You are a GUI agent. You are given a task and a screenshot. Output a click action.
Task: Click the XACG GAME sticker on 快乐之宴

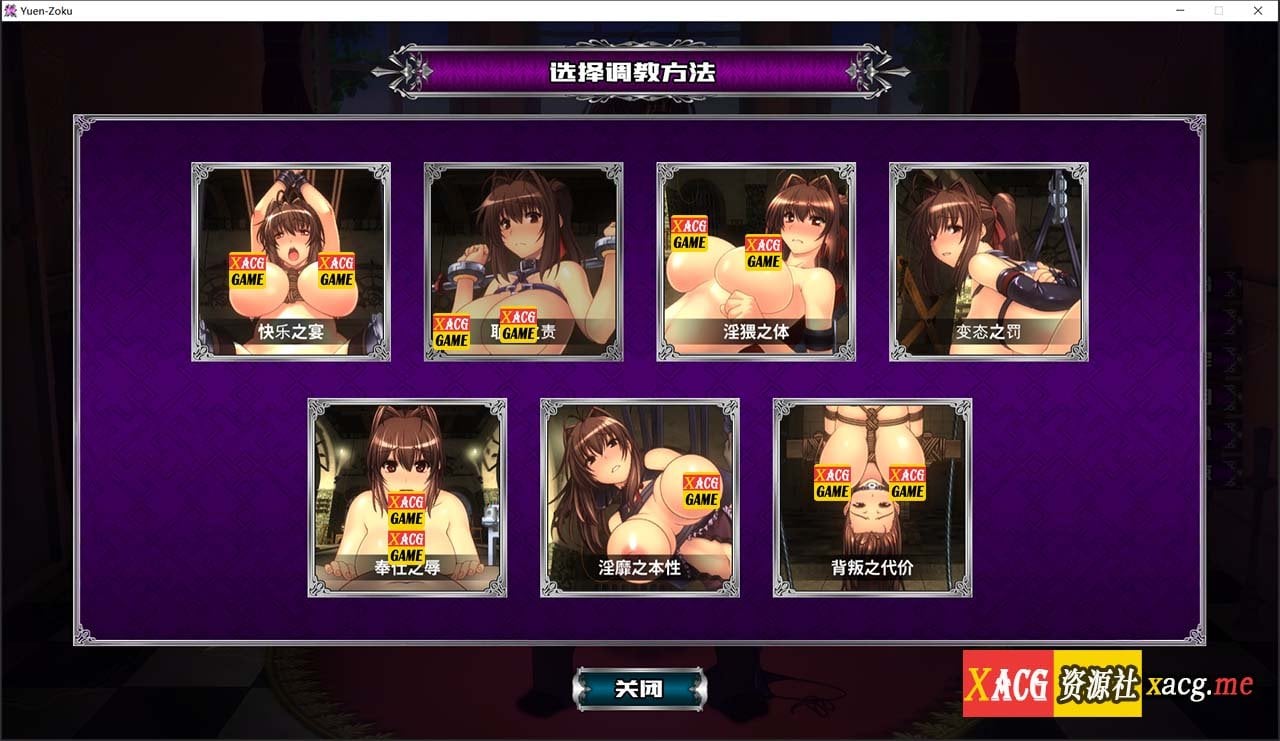(x=248, y=268)
